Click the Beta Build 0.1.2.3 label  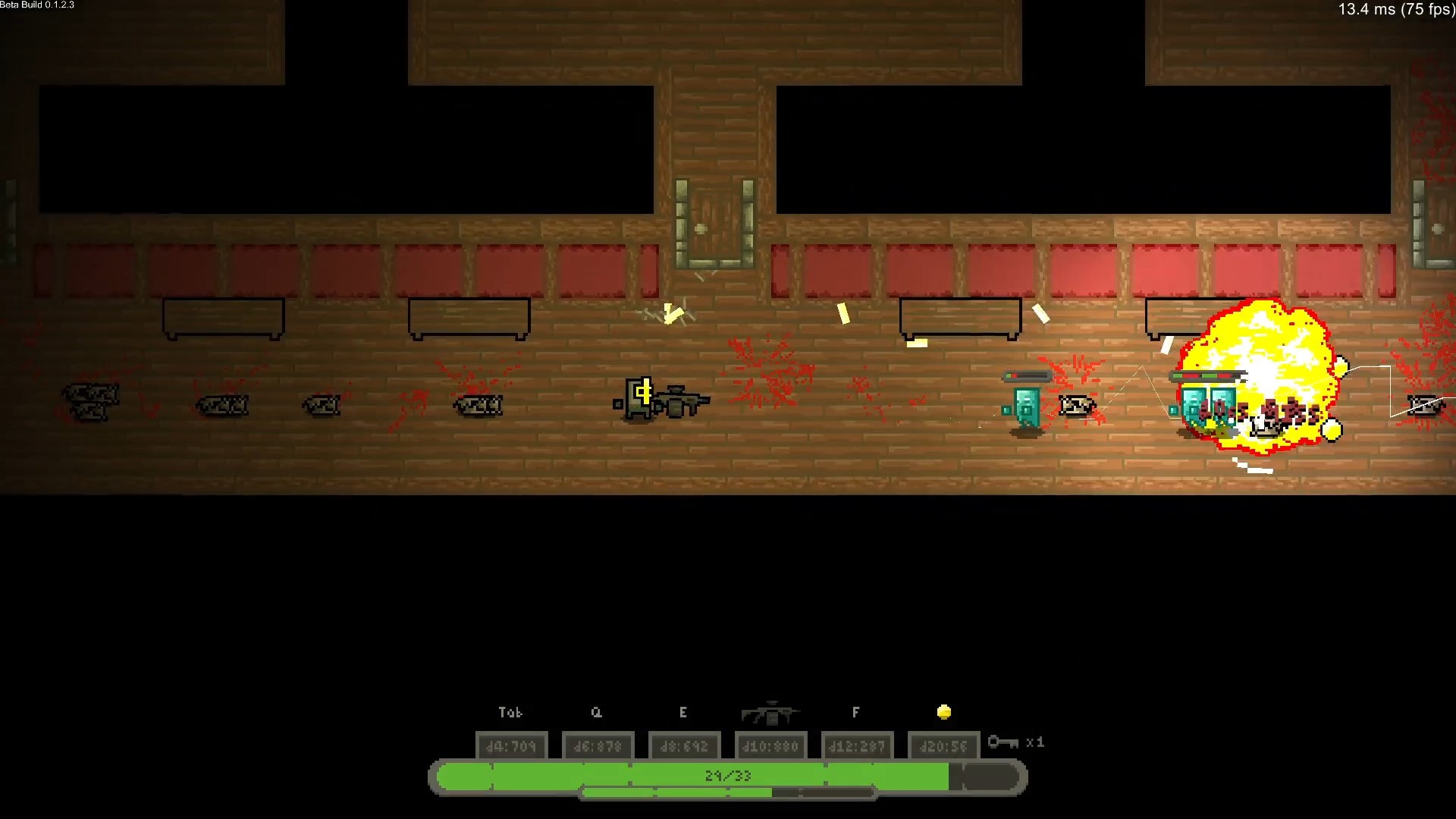pyautogui.click(x=36, y=5)
